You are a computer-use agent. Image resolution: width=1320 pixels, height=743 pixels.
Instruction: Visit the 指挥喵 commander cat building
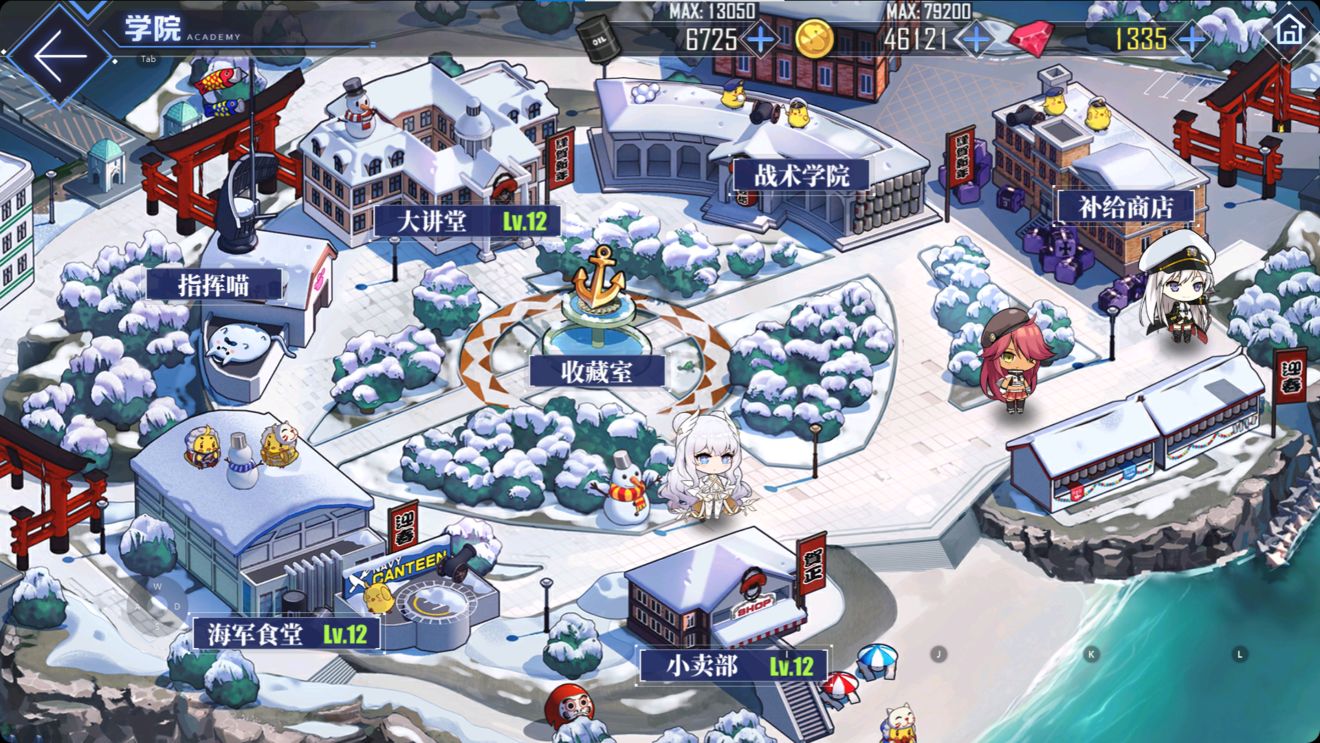click(x=214, y=284)
